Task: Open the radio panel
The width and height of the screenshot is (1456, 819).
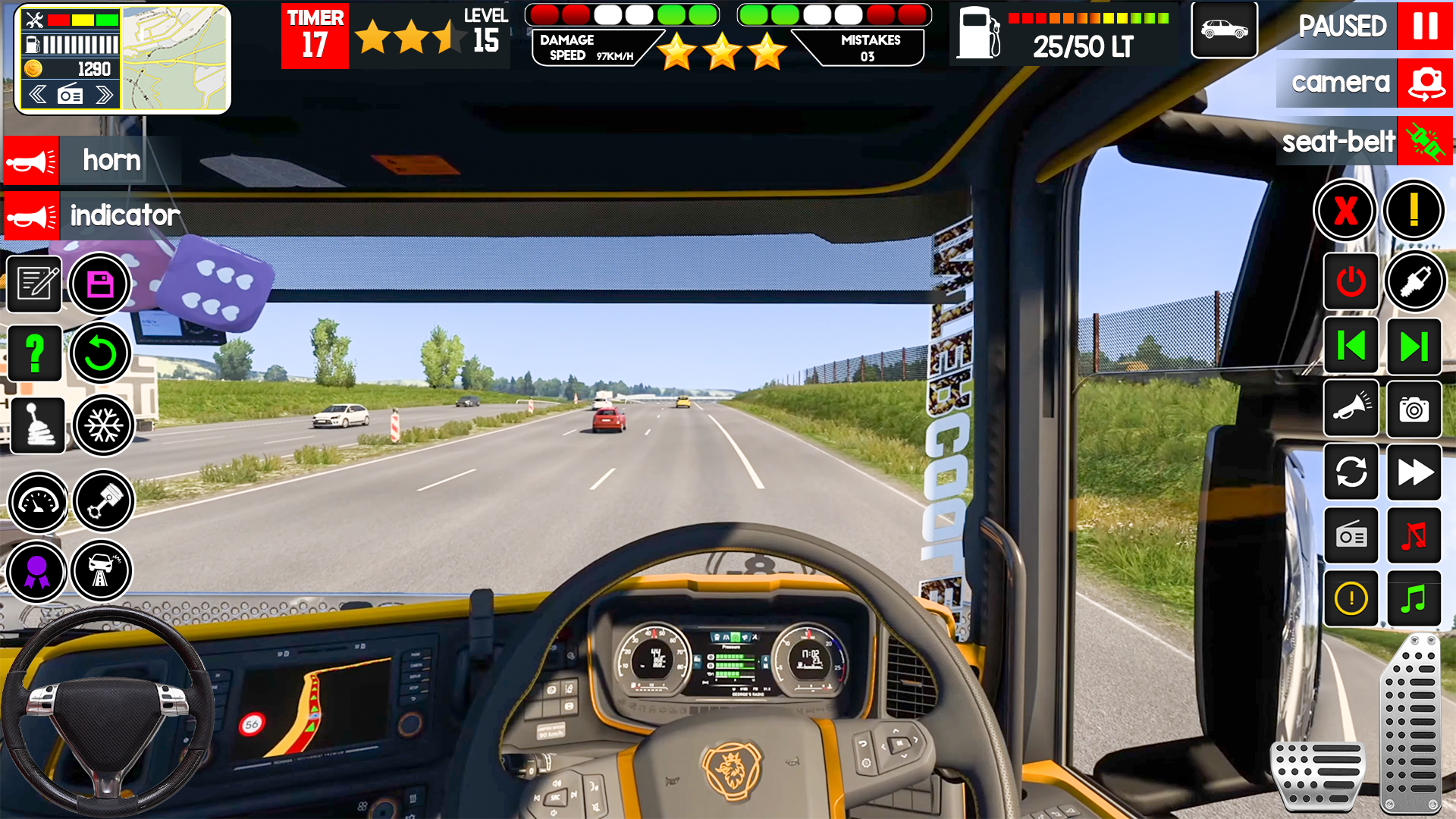Action: [1351, 536]
